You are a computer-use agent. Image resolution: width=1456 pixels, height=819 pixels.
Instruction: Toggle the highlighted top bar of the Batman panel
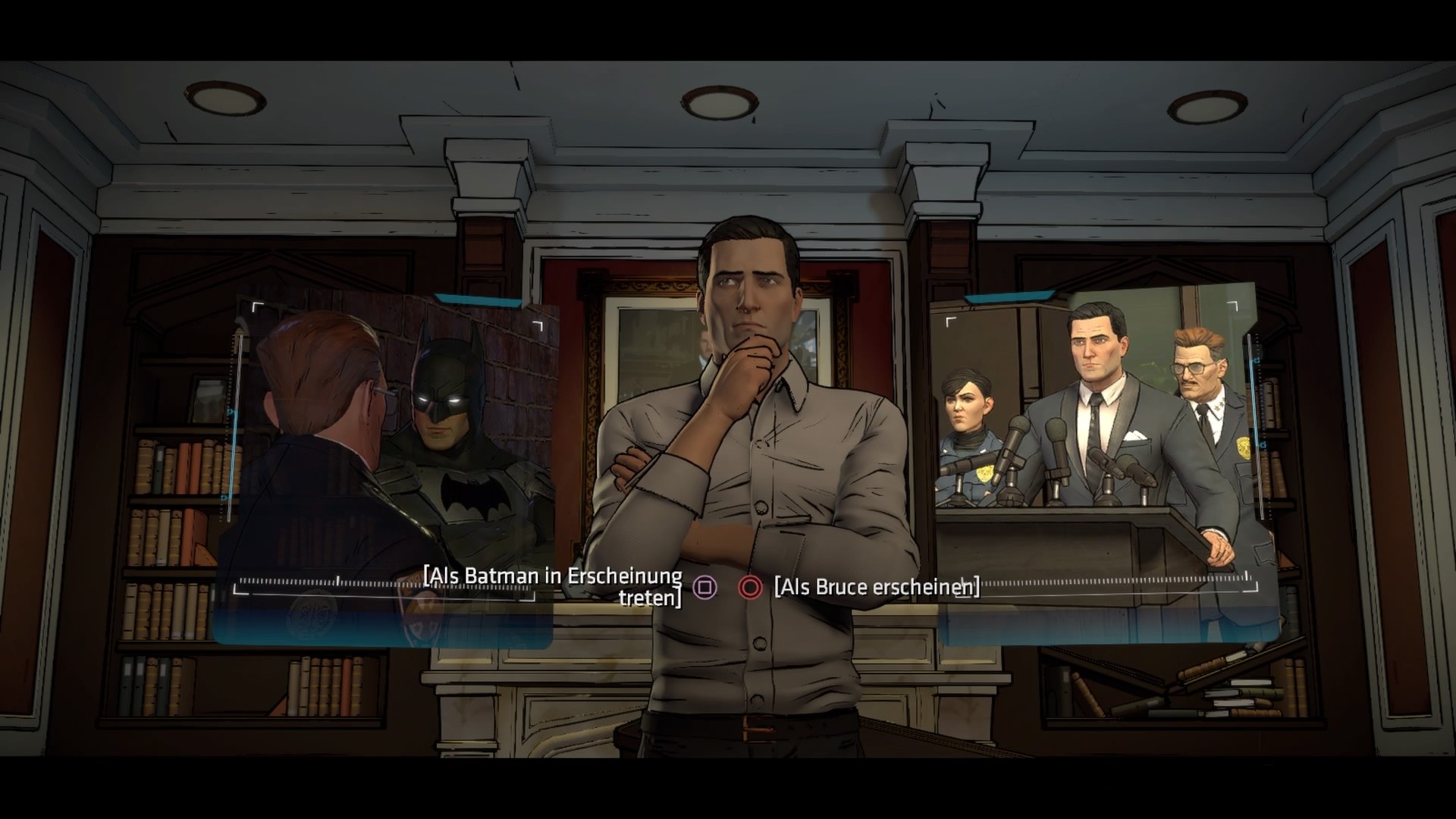(x=478, y=300)
